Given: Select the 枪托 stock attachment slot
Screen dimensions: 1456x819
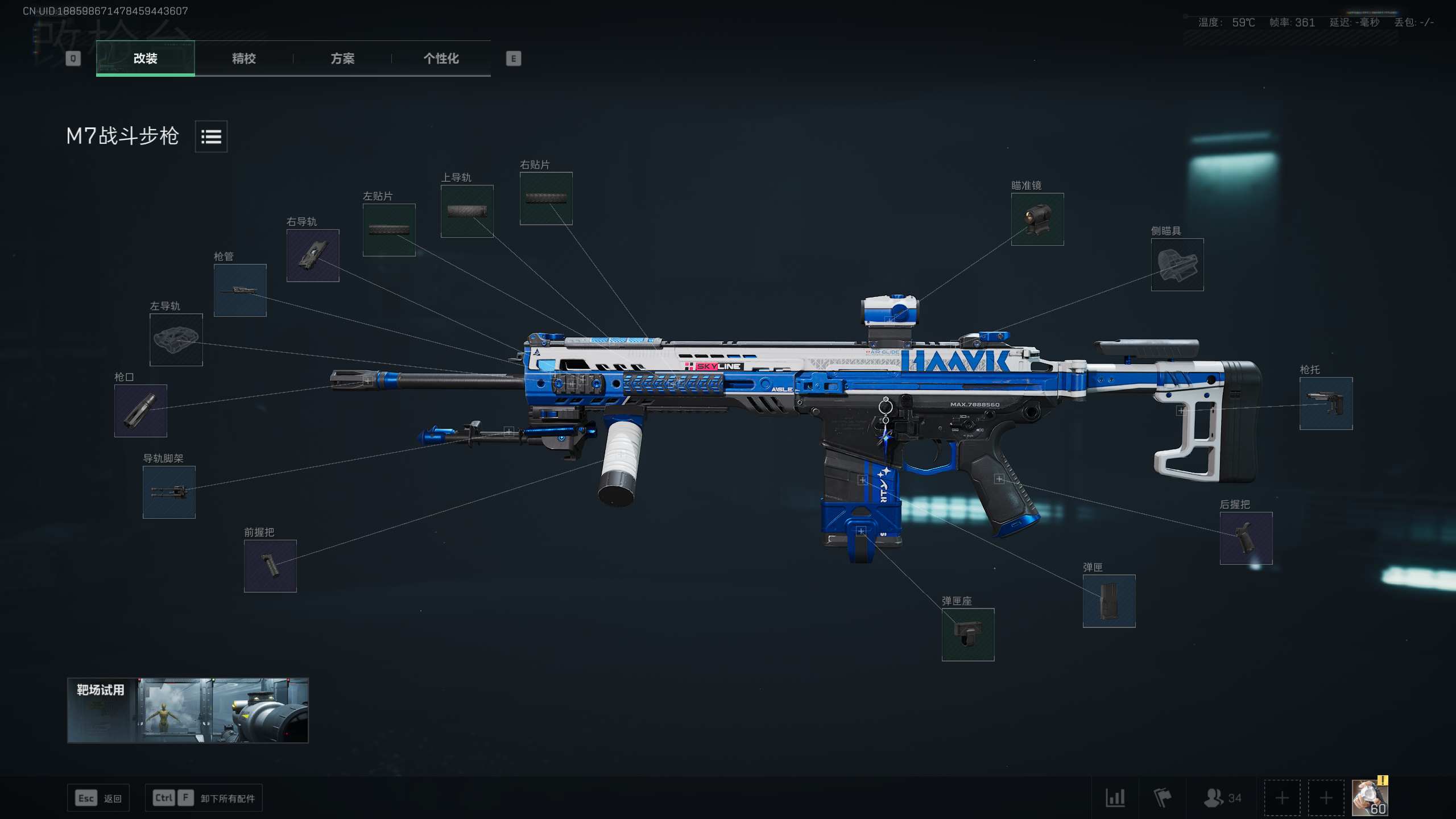Looking at the screenshot, I should point(1326,403).
